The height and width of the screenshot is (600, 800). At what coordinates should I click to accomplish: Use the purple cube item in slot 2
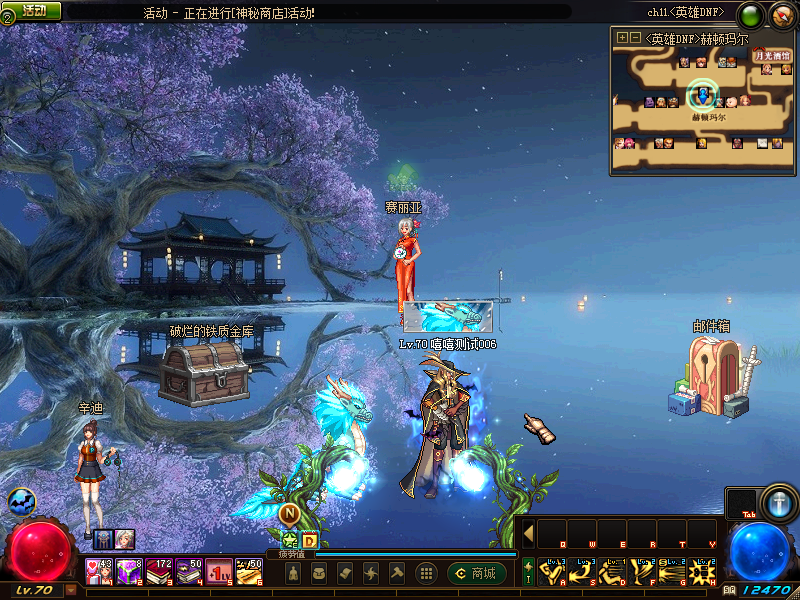pos(130,572)
